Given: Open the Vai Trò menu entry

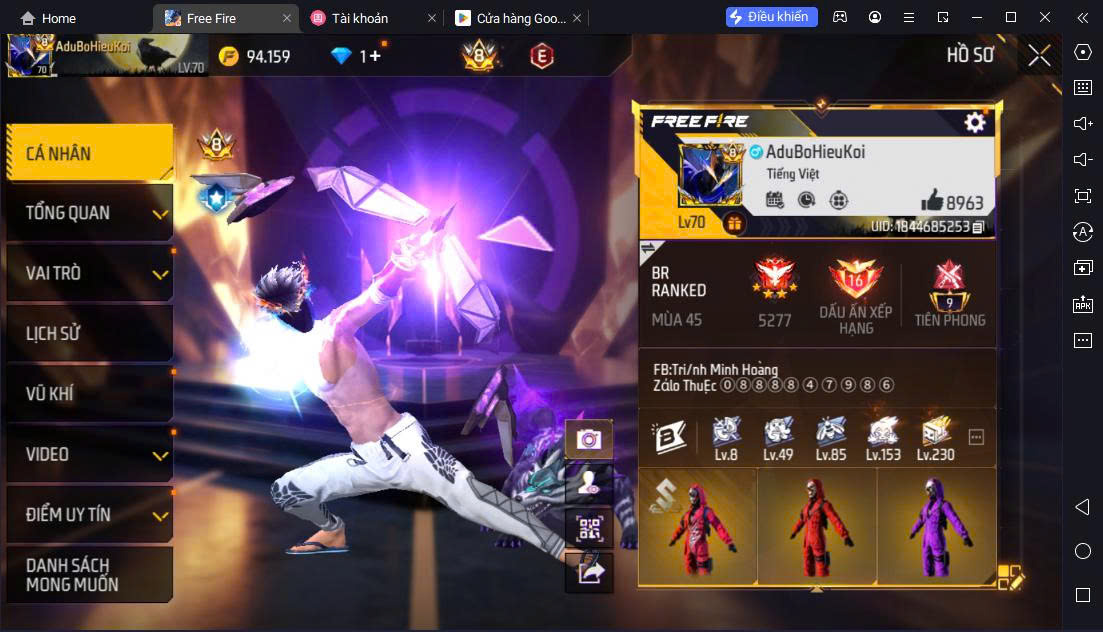Looking at the screenshot, I should (x=89, y=273).
